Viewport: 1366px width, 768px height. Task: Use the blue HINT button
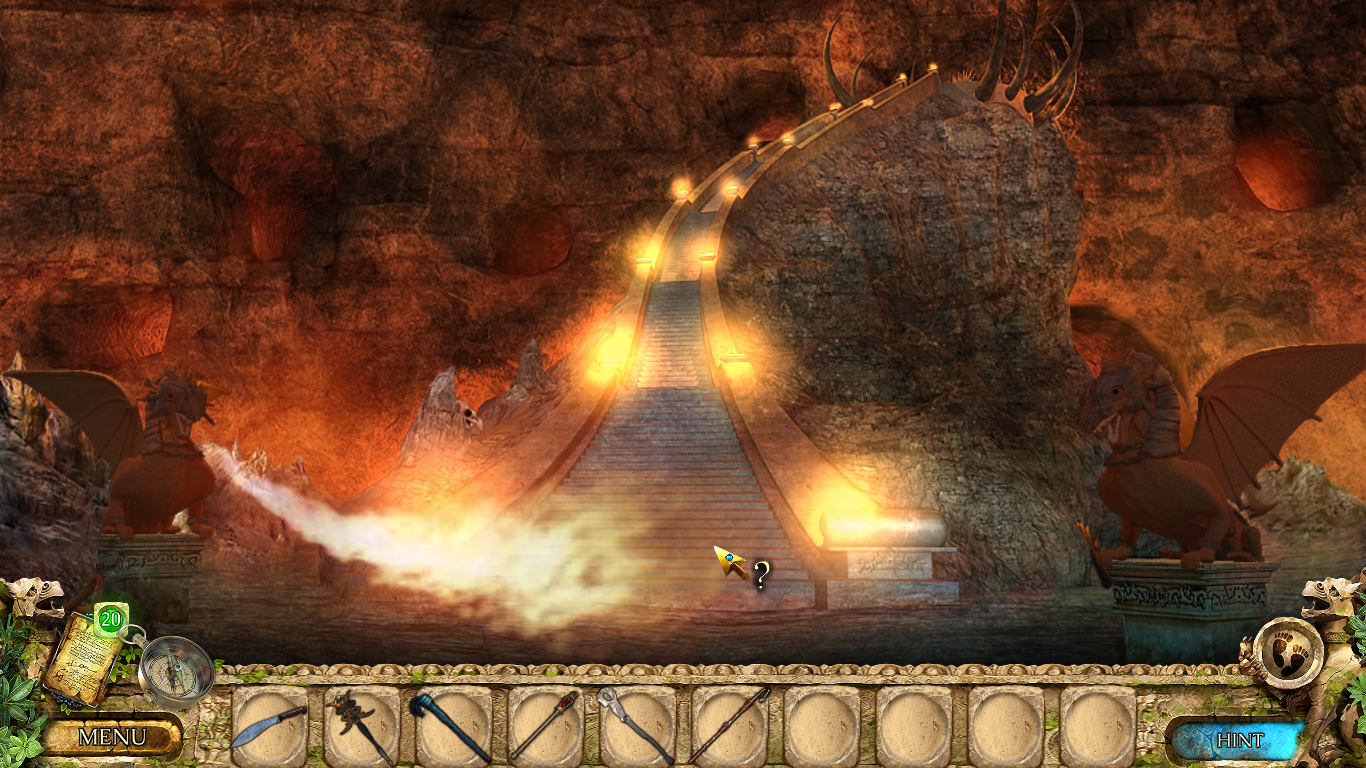click(x=1239, y=741)
